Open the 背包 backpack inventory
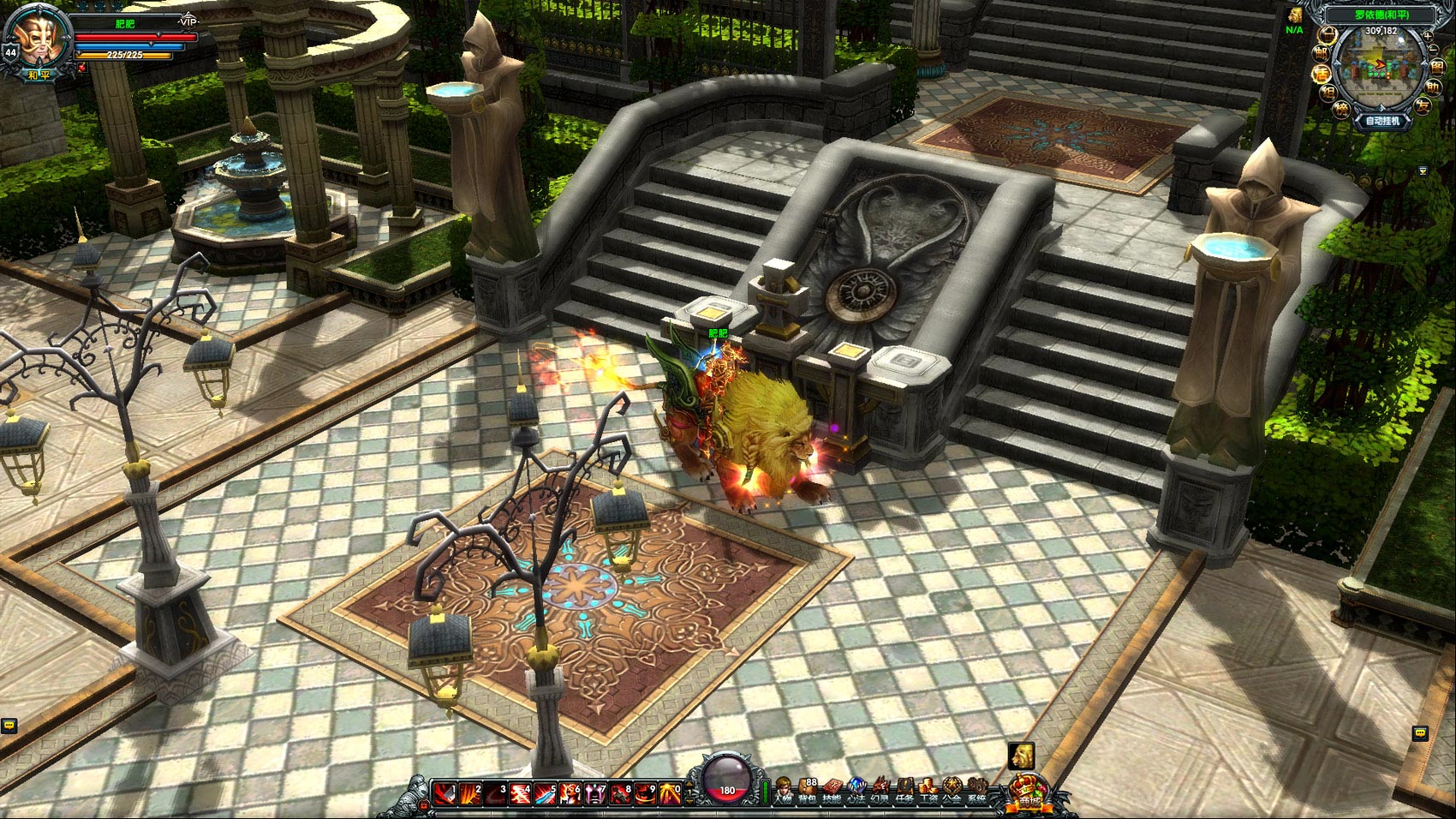 click(x=807, y=793)
